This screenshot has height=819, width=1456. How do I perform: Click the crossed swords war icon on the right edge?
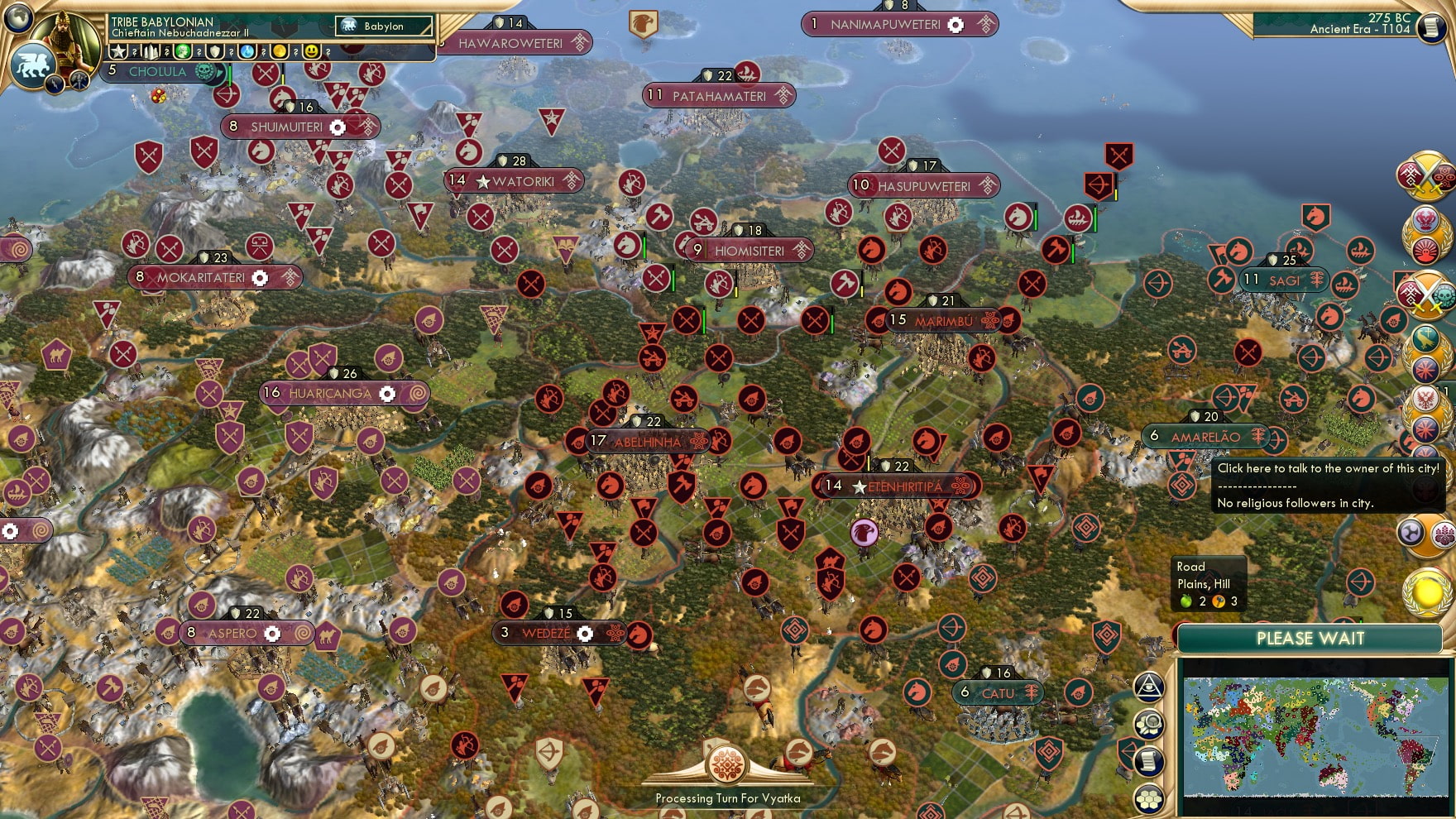[x=1427, y=176]
